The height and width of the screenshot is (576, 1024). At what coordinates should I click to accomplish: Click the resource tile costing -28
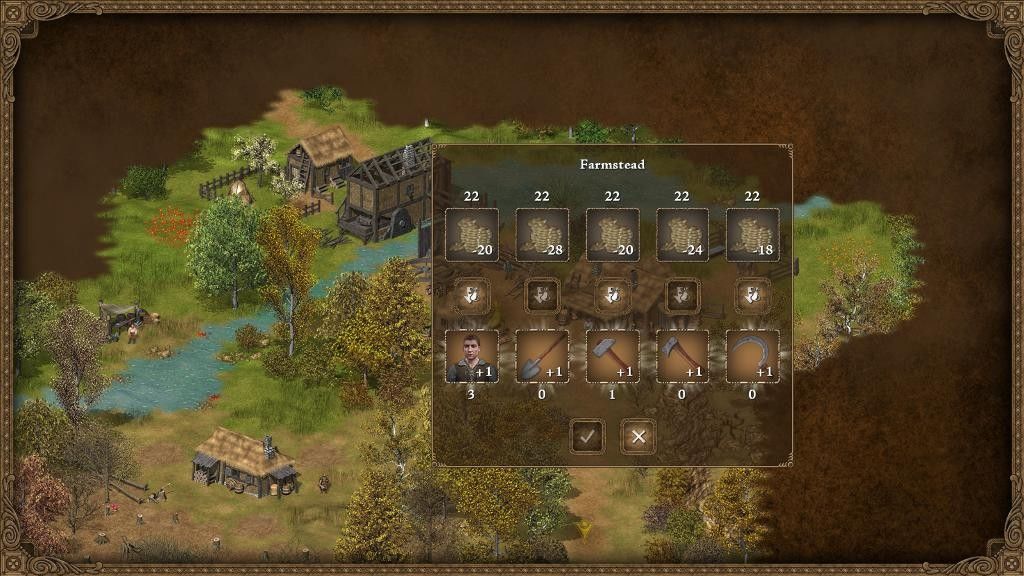pyautogui.click(x=542, y=235)
